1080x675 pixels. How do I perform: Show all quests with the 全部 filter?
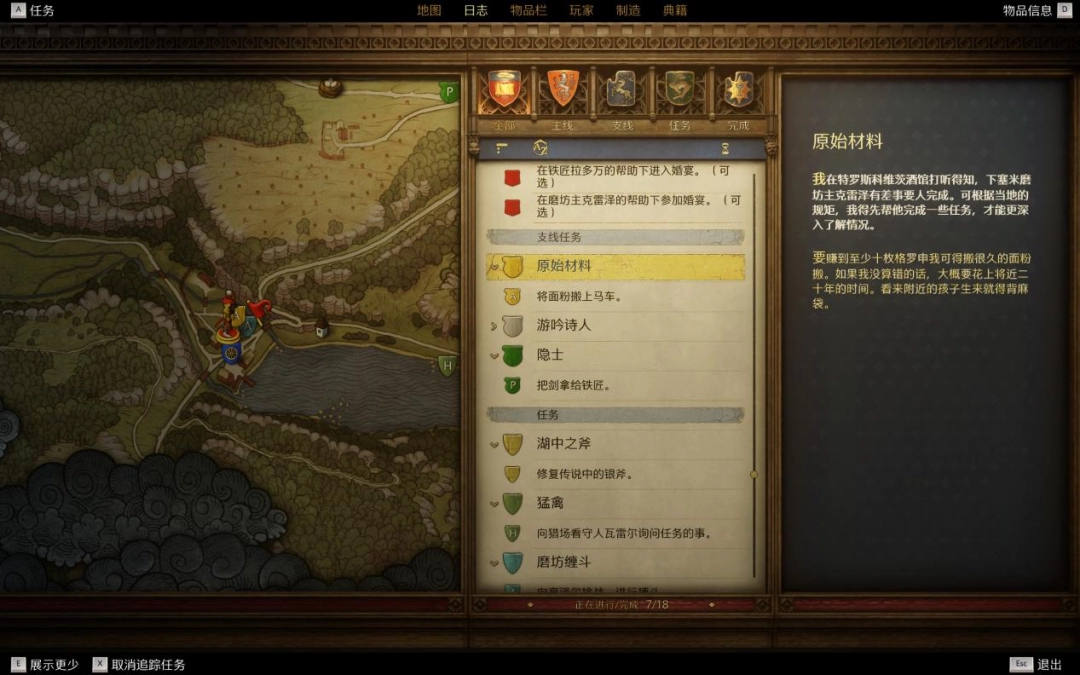point(504,91)
